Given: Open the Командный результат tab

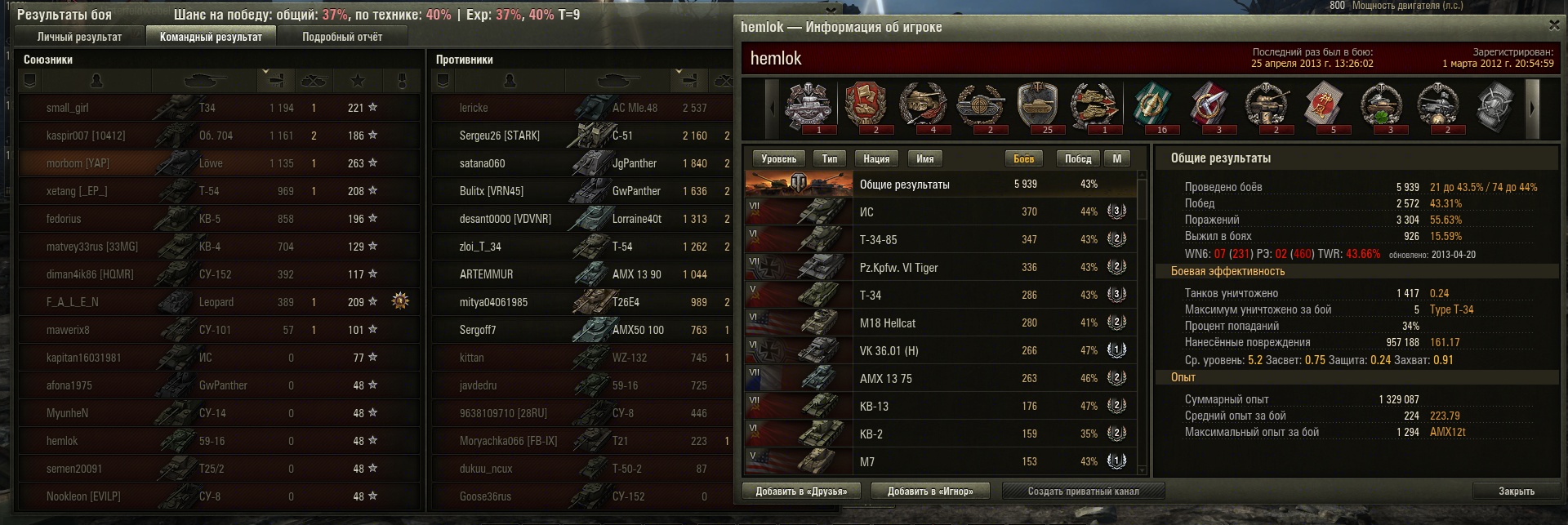Looking at the screenshot, I should coord(211,37).
